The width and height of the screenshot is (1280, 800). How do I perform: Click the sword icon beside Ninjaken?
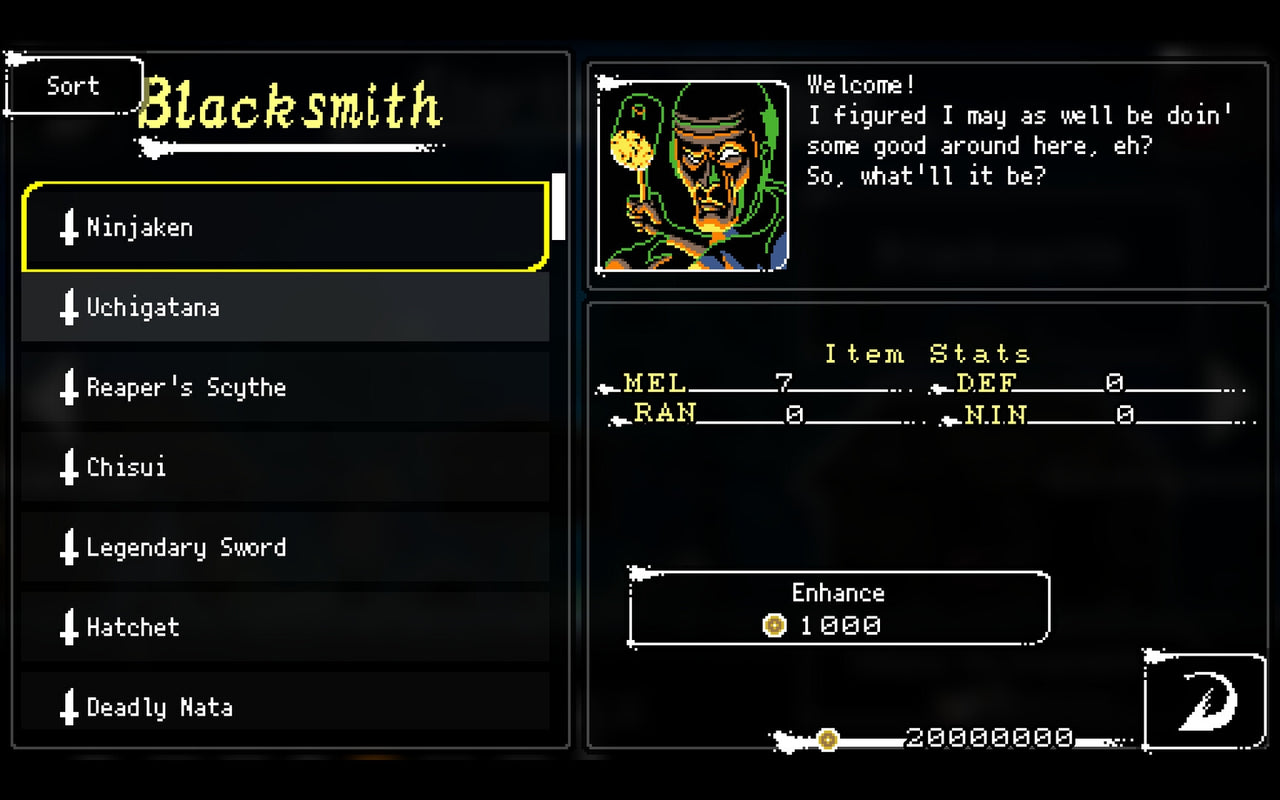click(69, 227)
